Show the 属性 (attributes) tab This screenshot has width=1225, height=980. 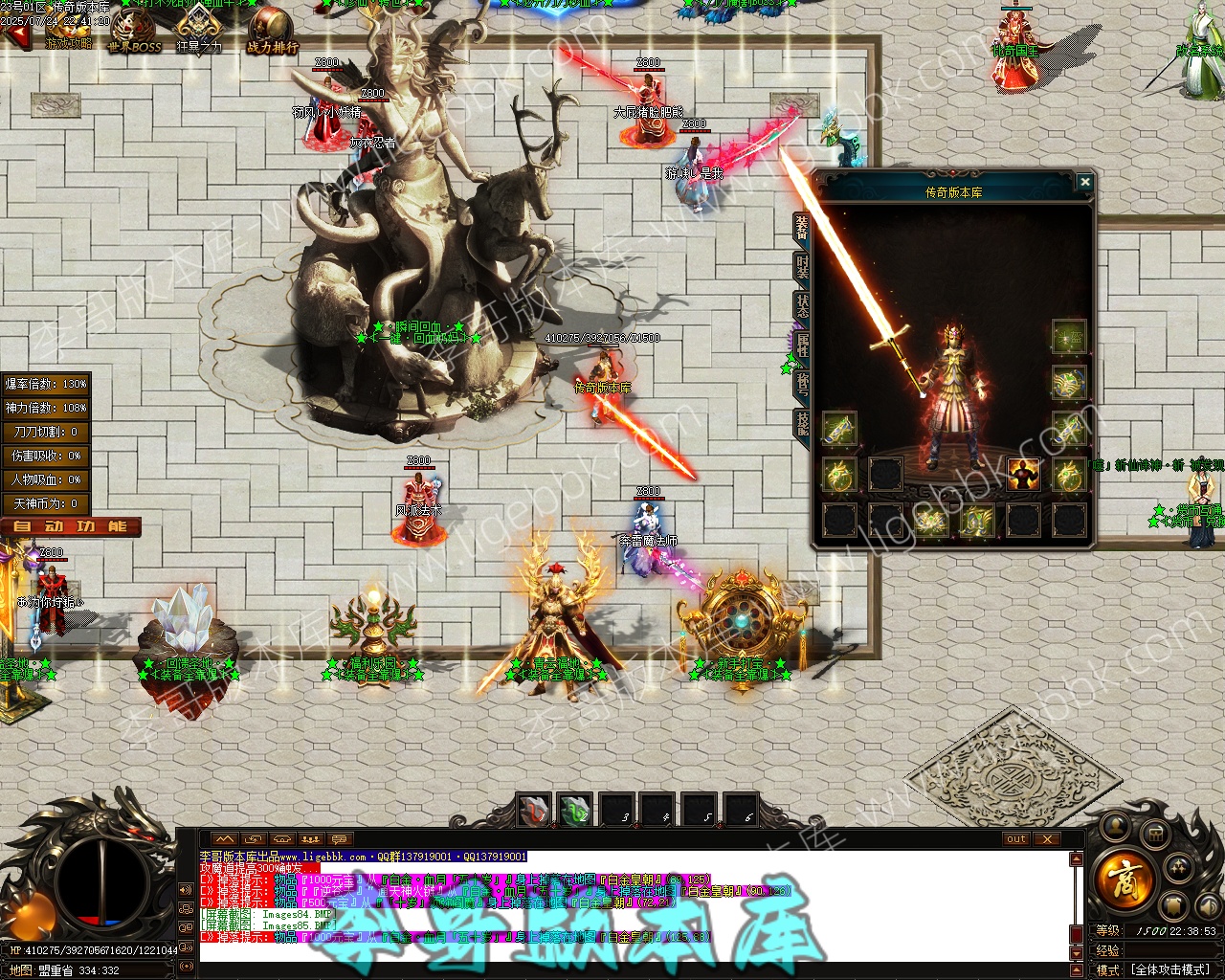(802, 345)
